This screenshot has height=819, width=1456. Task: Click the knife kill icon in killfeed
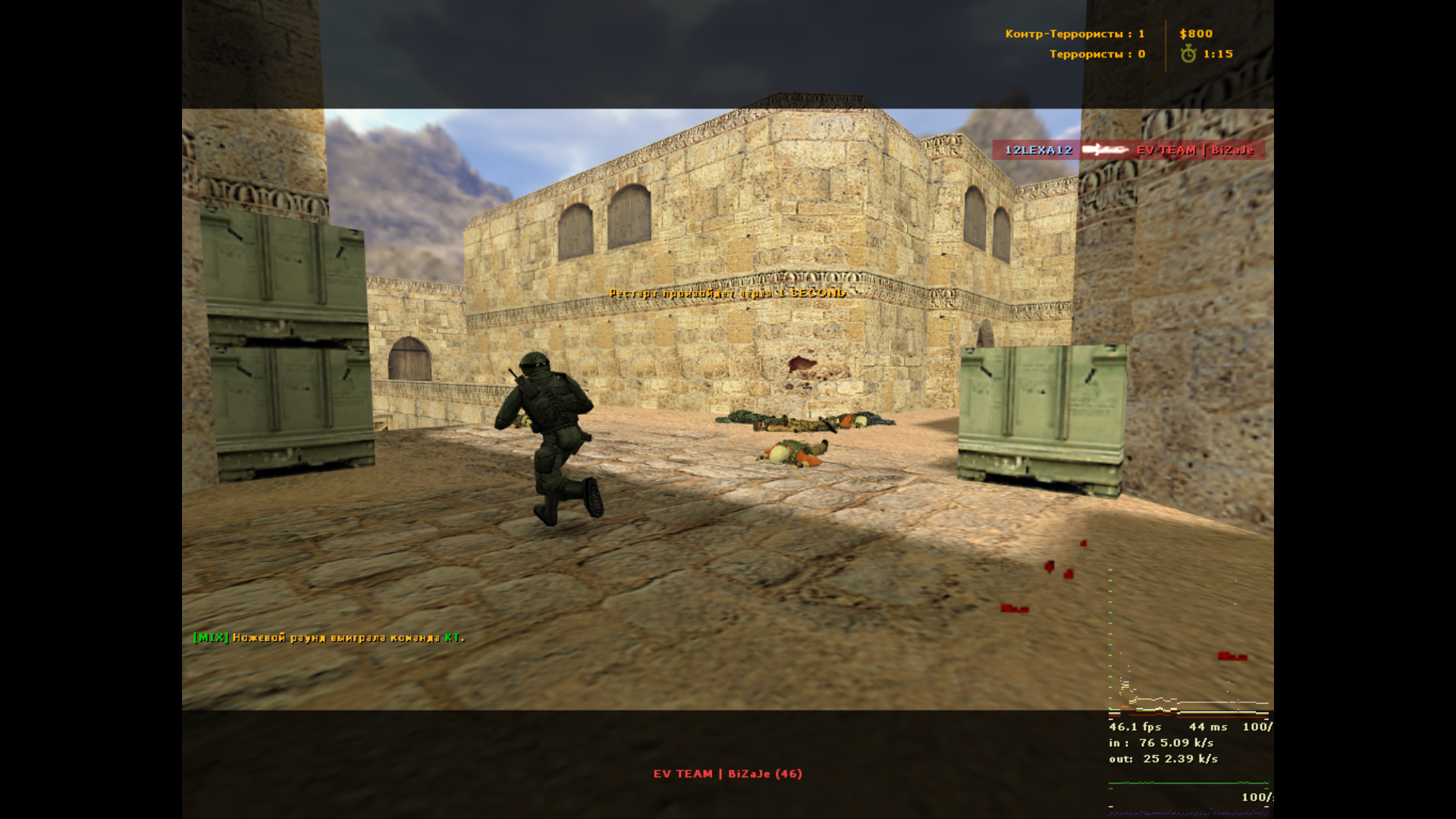[1103, 150]
